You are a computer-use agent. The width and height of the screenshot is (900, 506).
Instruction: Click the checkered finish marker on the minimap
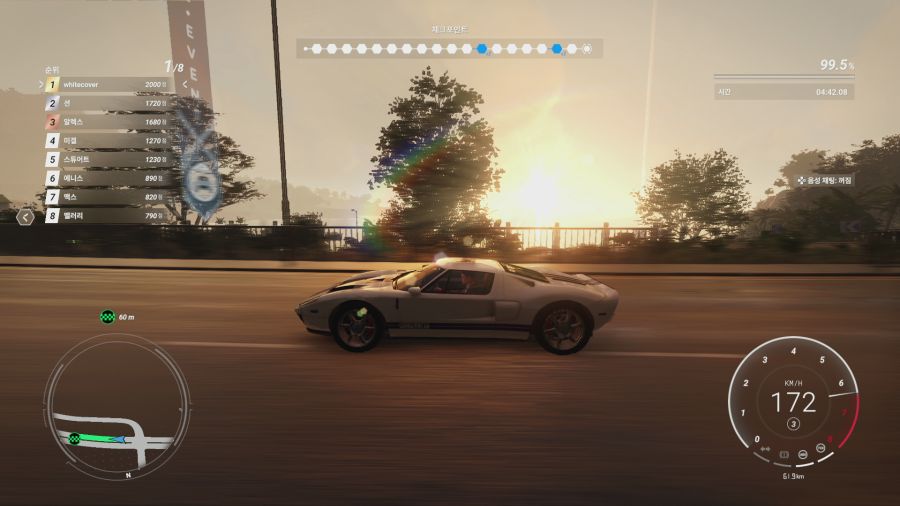[x=75, y=438]
